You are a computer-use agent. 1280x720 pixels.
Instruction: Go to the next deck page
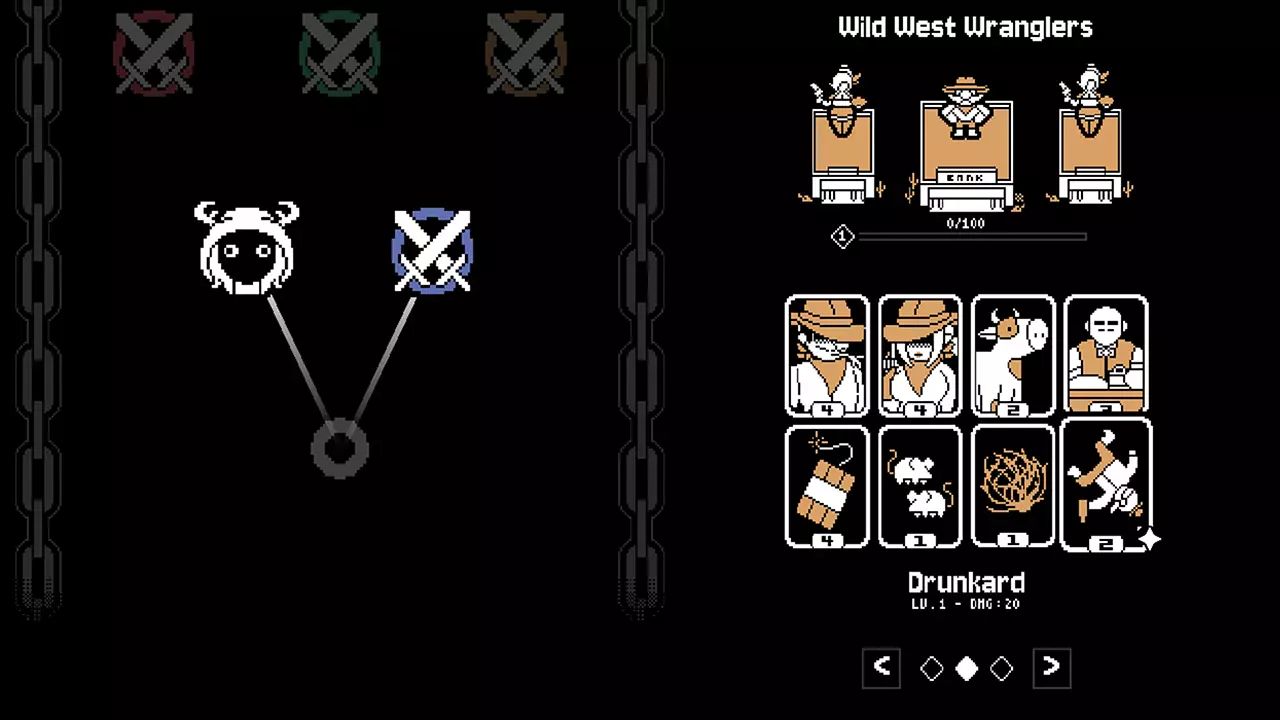tap(1051, 668)
